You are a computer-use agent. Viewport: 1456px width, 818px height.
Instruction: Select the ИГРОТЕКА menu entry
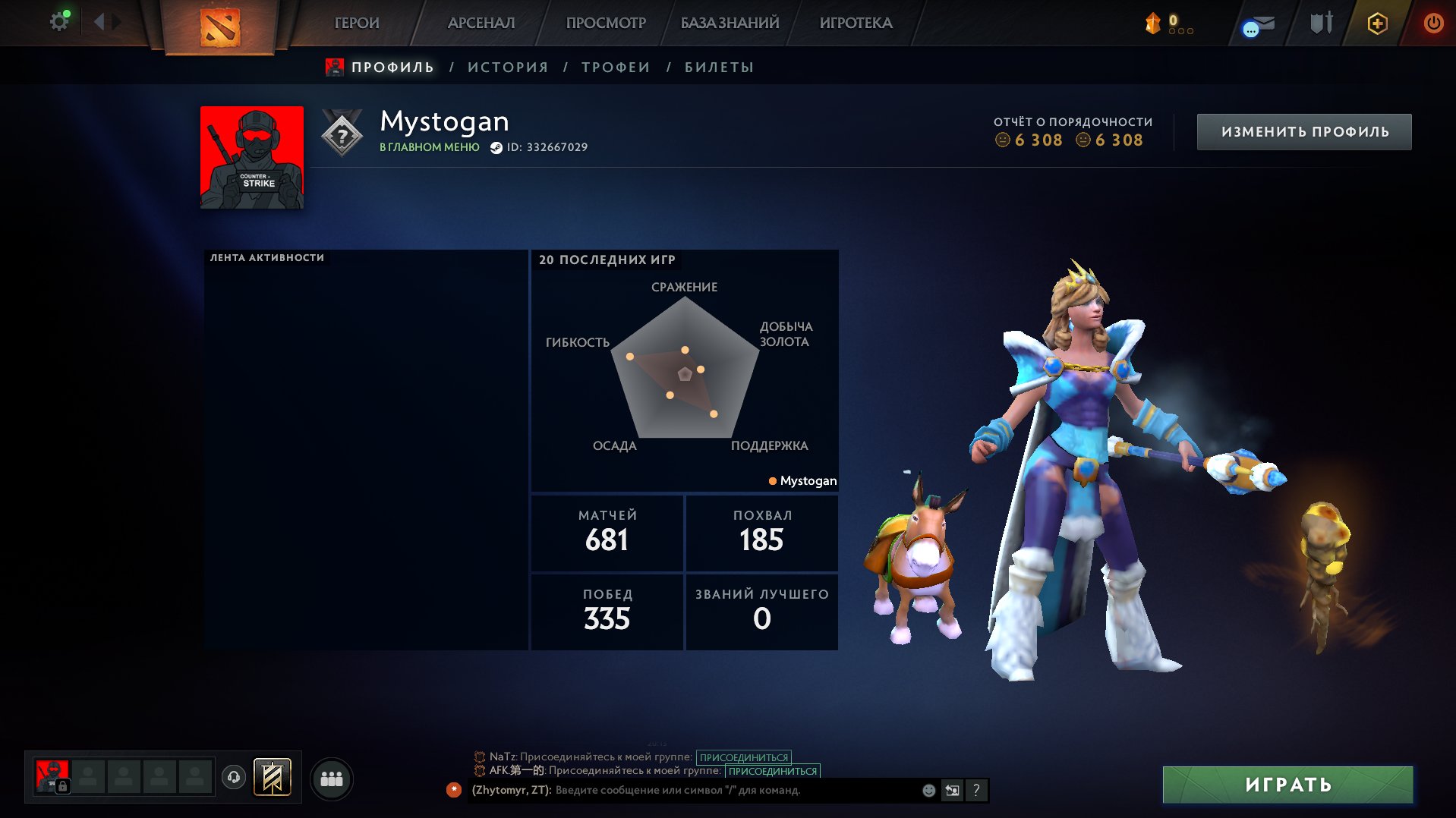click(856, 23)
